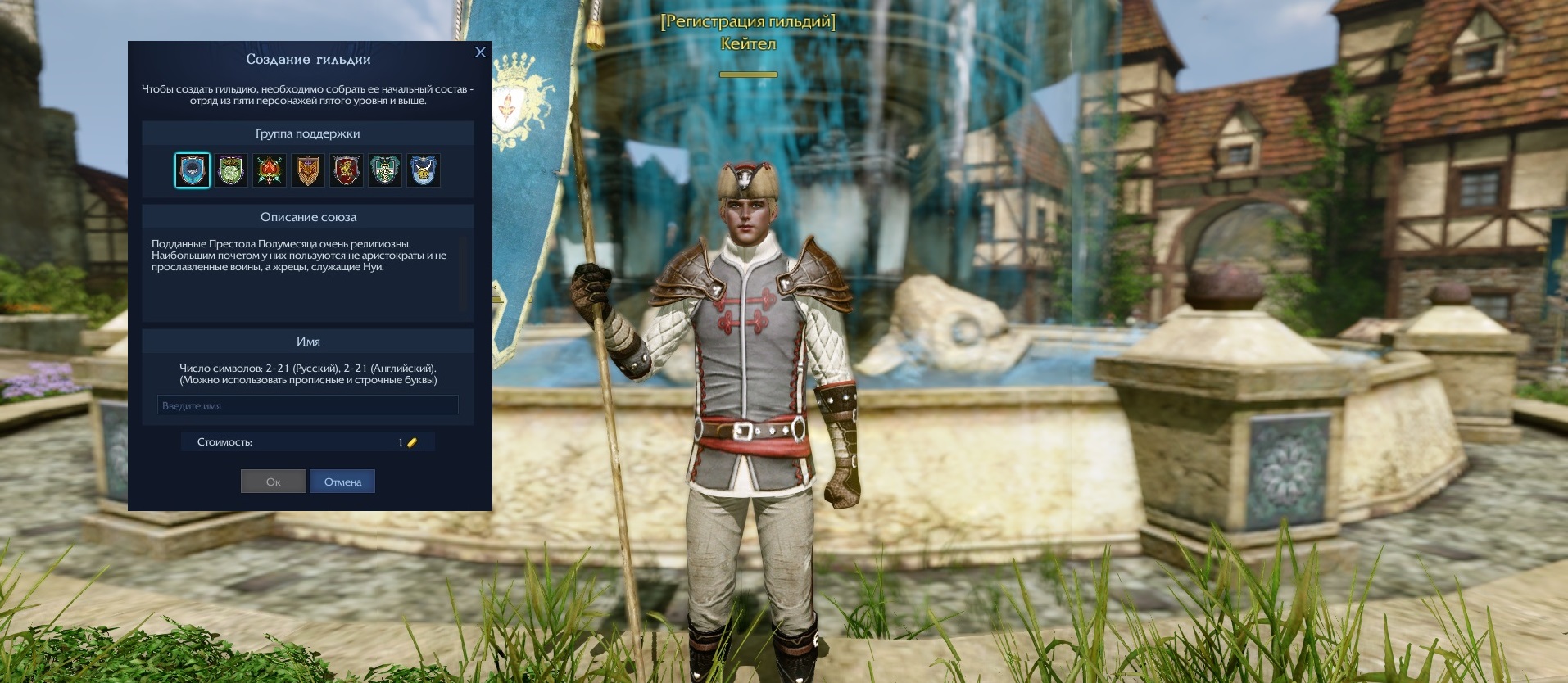
Task: Focus the guild name input field
Action: tap(307, 405)
